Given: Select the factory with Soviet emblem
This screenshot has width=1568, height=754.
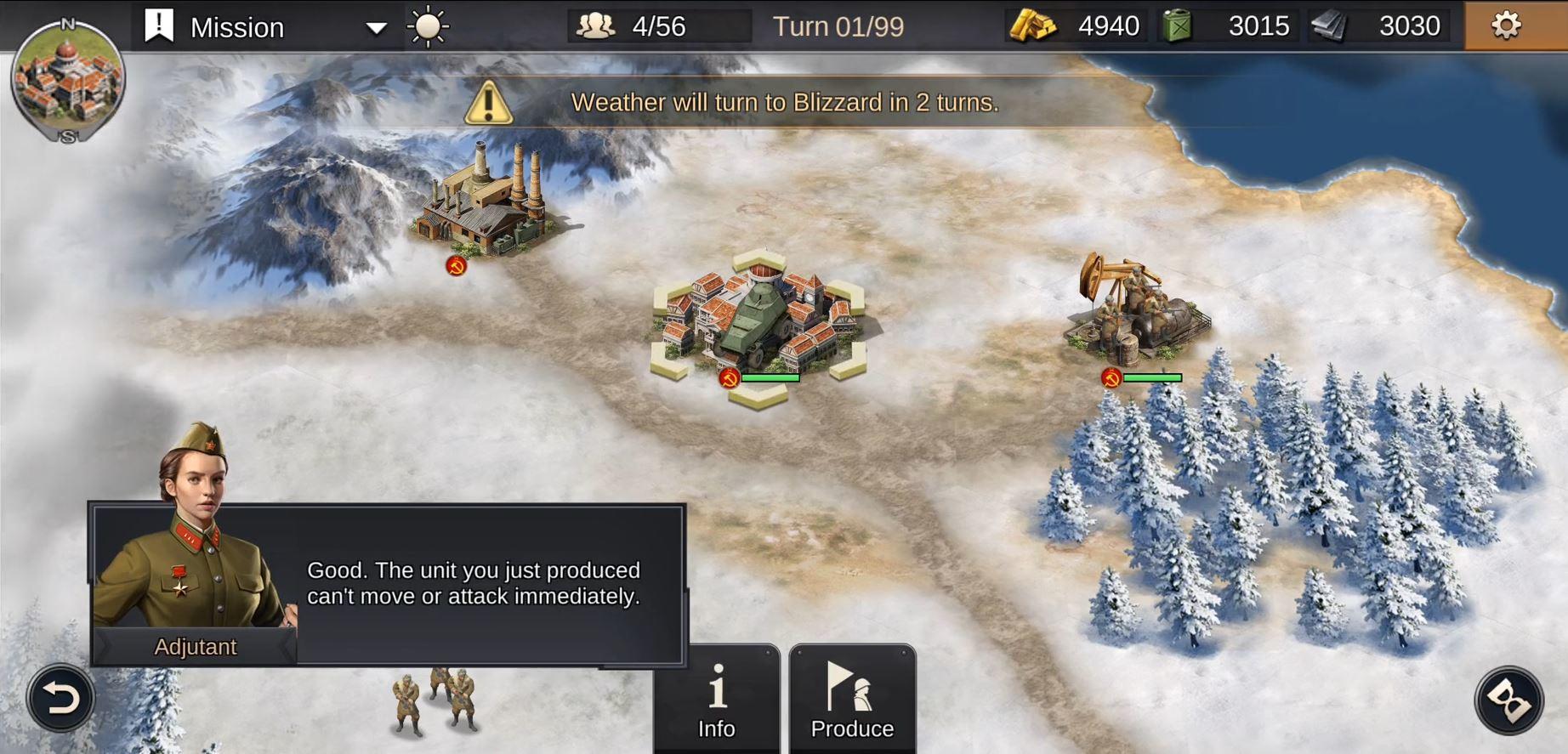Looking at the screenshot, I should point(486,204).
